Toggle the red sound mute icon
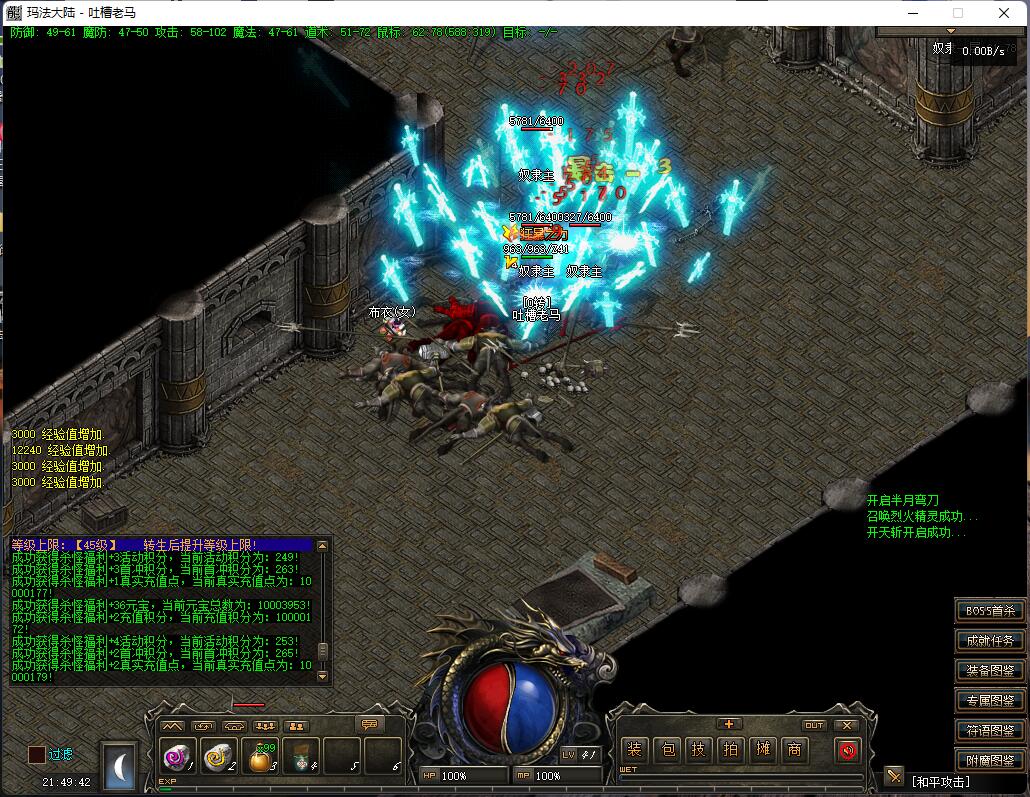Image resolution: width=1030 pixels, height=797 pixels. click(848, 750)
